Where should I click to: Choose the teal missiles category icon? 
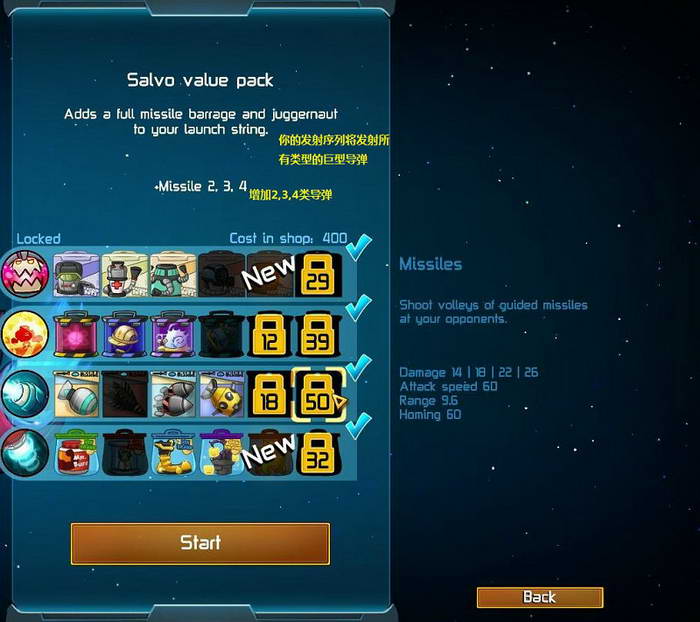click(x=25, y=395)
